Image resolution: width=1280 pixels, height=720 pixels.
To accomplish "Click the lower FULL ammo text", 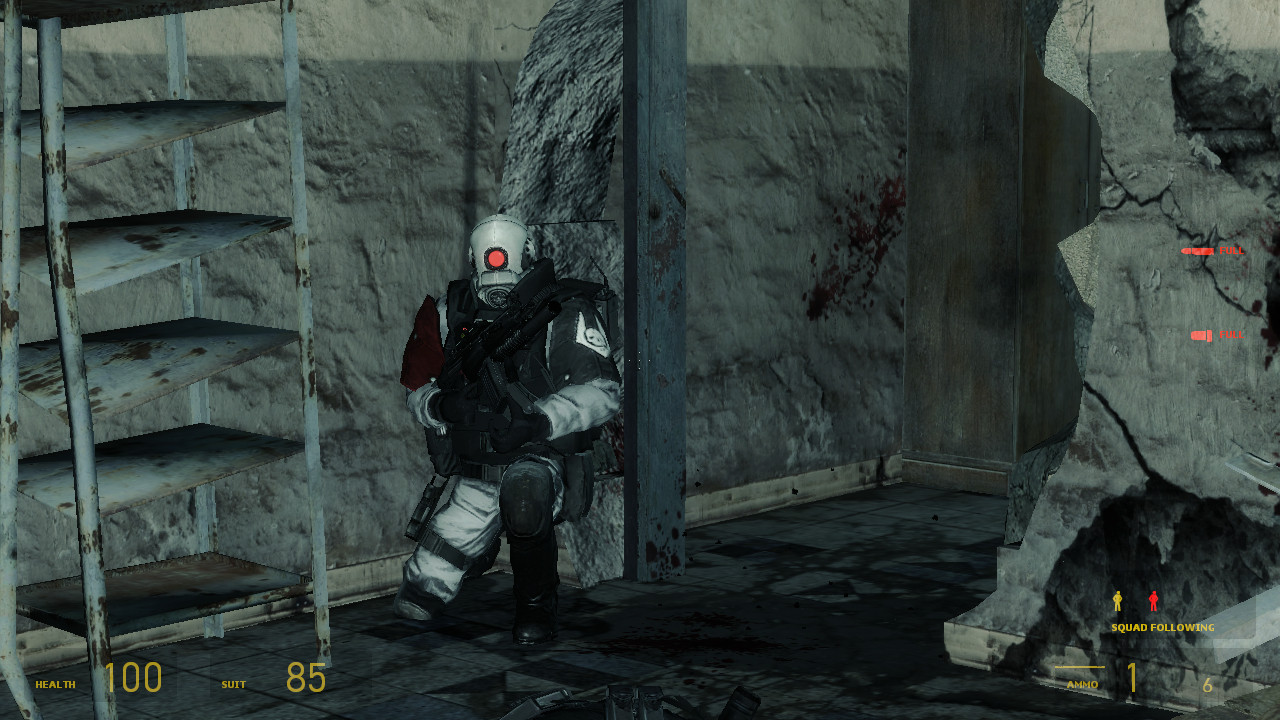I will [1231, 334].
